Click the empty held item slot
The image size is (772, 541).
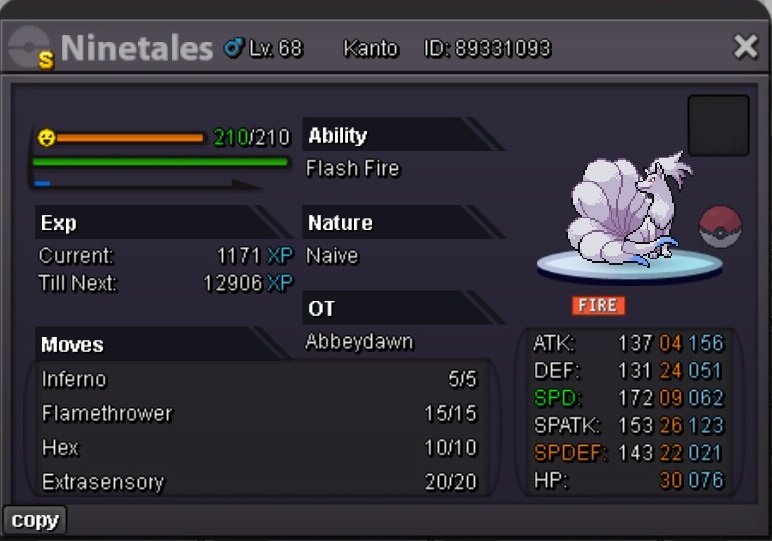pos(718,126)
